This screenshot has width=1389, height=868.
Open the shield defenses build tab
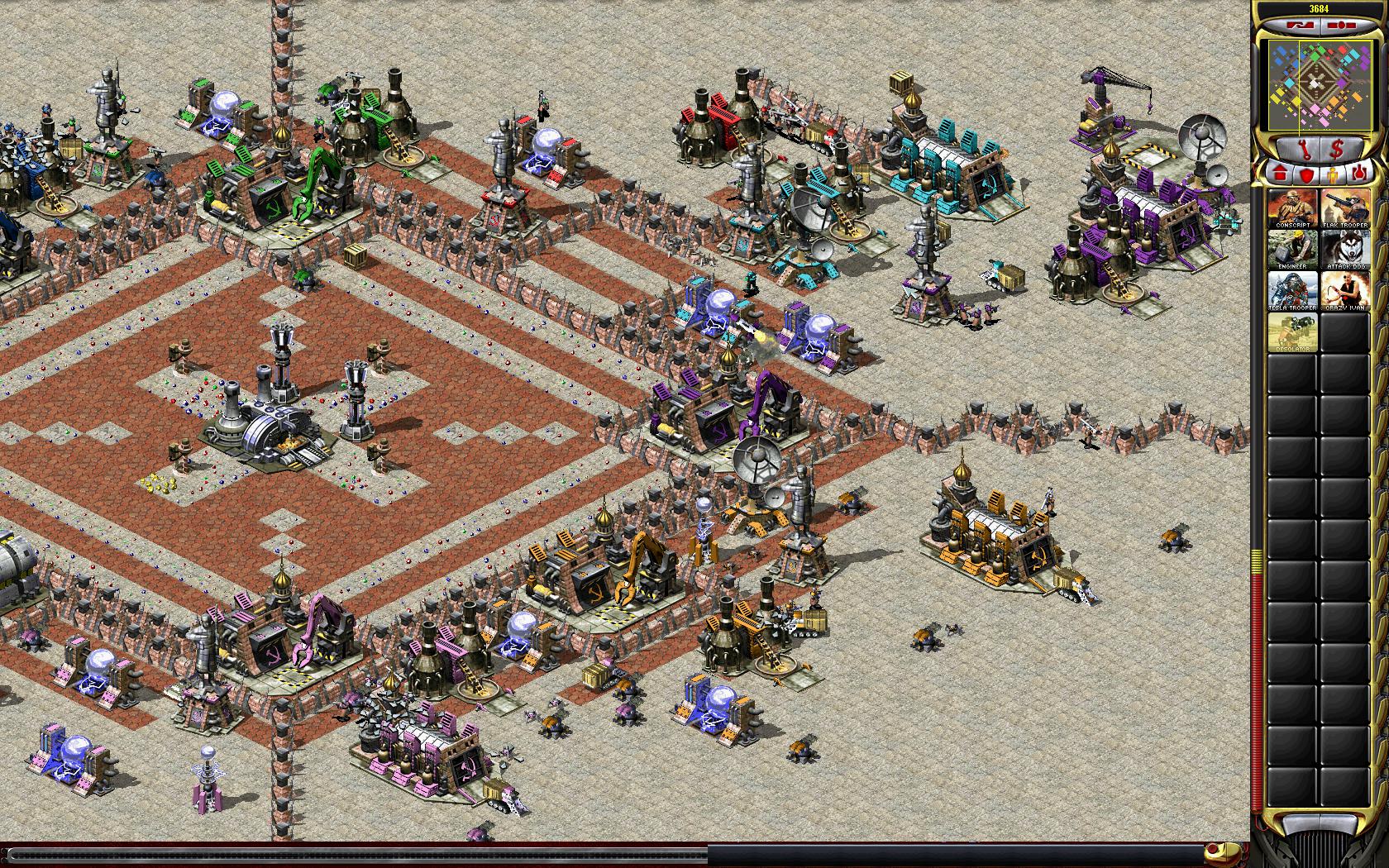coord(1305,174)
